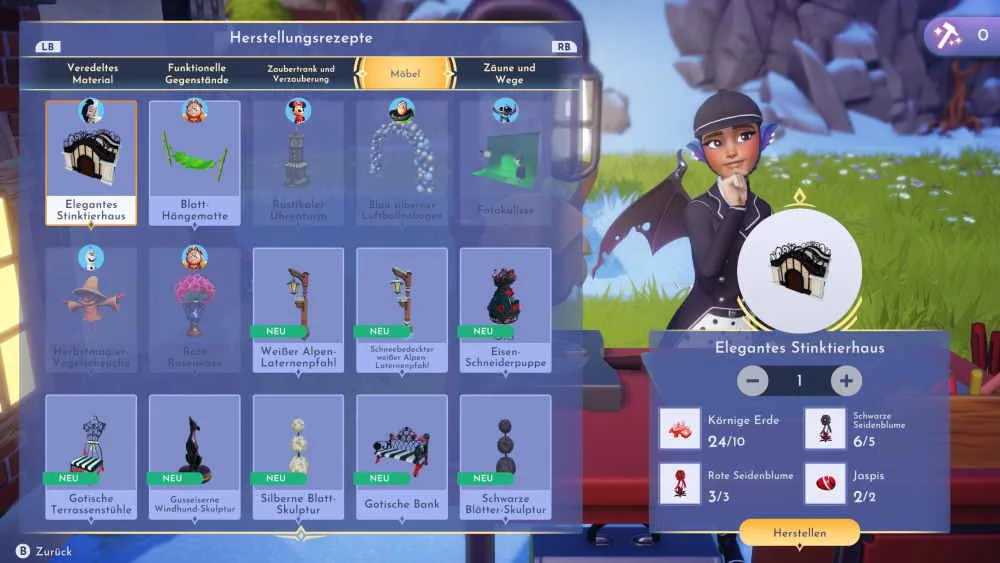This screenshot has height=563, width=1000.
Task: Pick the Fotokulisse recipe tile
Action: [505, 162]
